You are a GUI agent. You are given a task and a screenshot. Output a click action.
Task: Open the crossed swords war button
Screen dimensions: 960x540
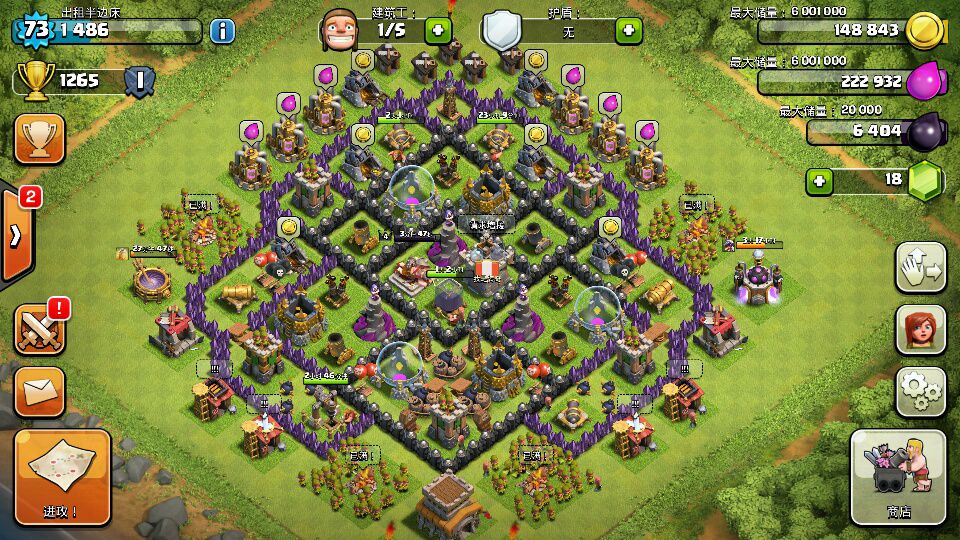(x=40, y=328)
